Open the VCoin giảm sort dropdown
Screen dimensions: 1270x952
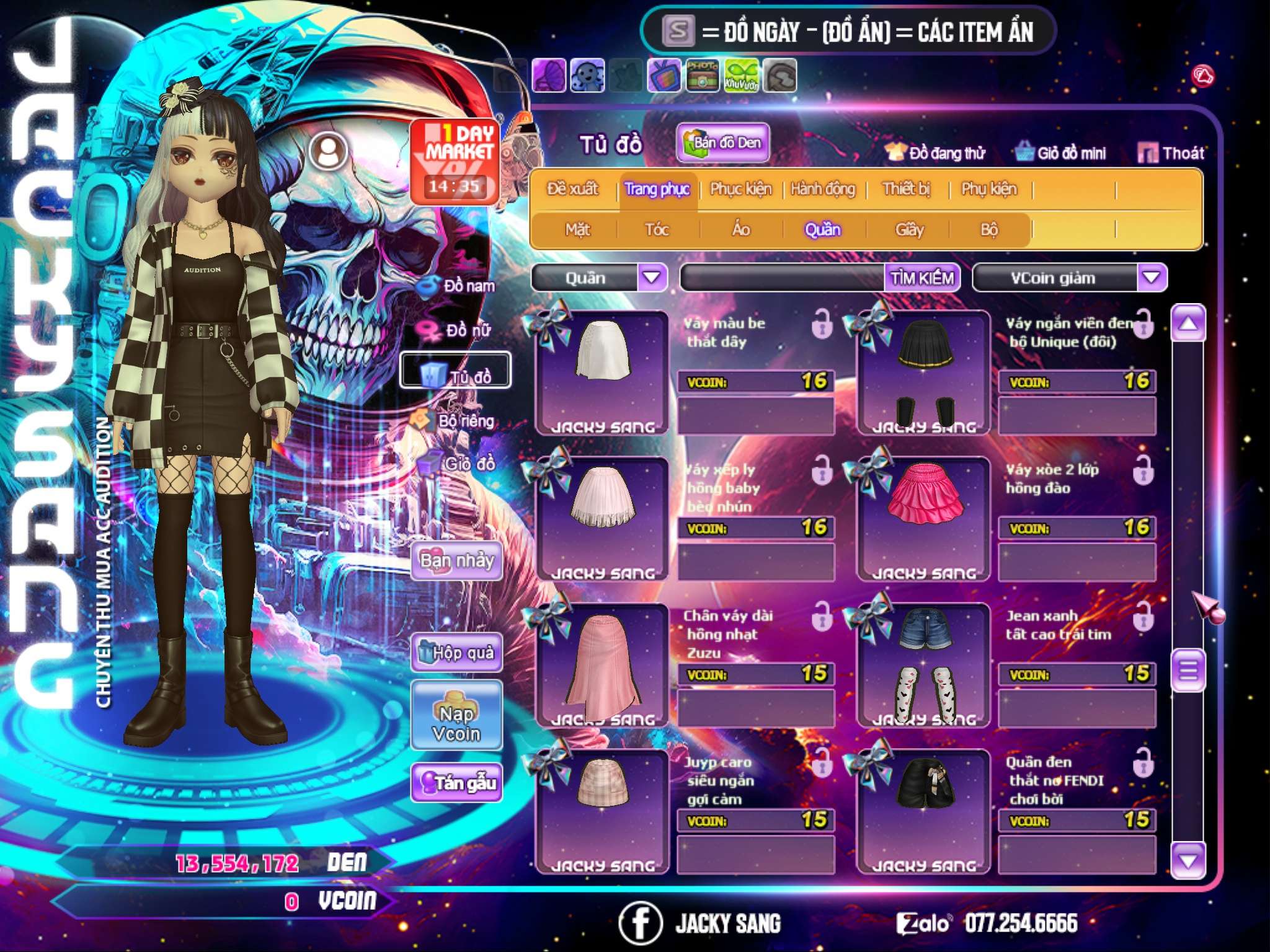(1152, 277)
